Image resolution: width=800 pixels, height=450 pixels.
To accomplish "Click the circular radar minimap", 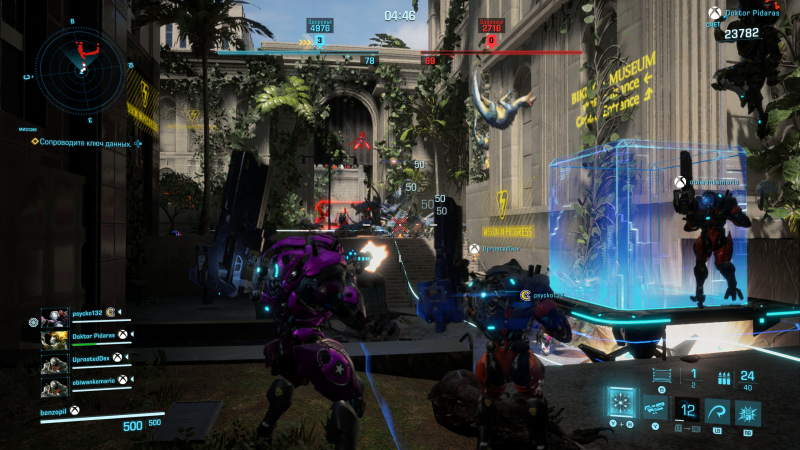I will click(x=79, y=69).
